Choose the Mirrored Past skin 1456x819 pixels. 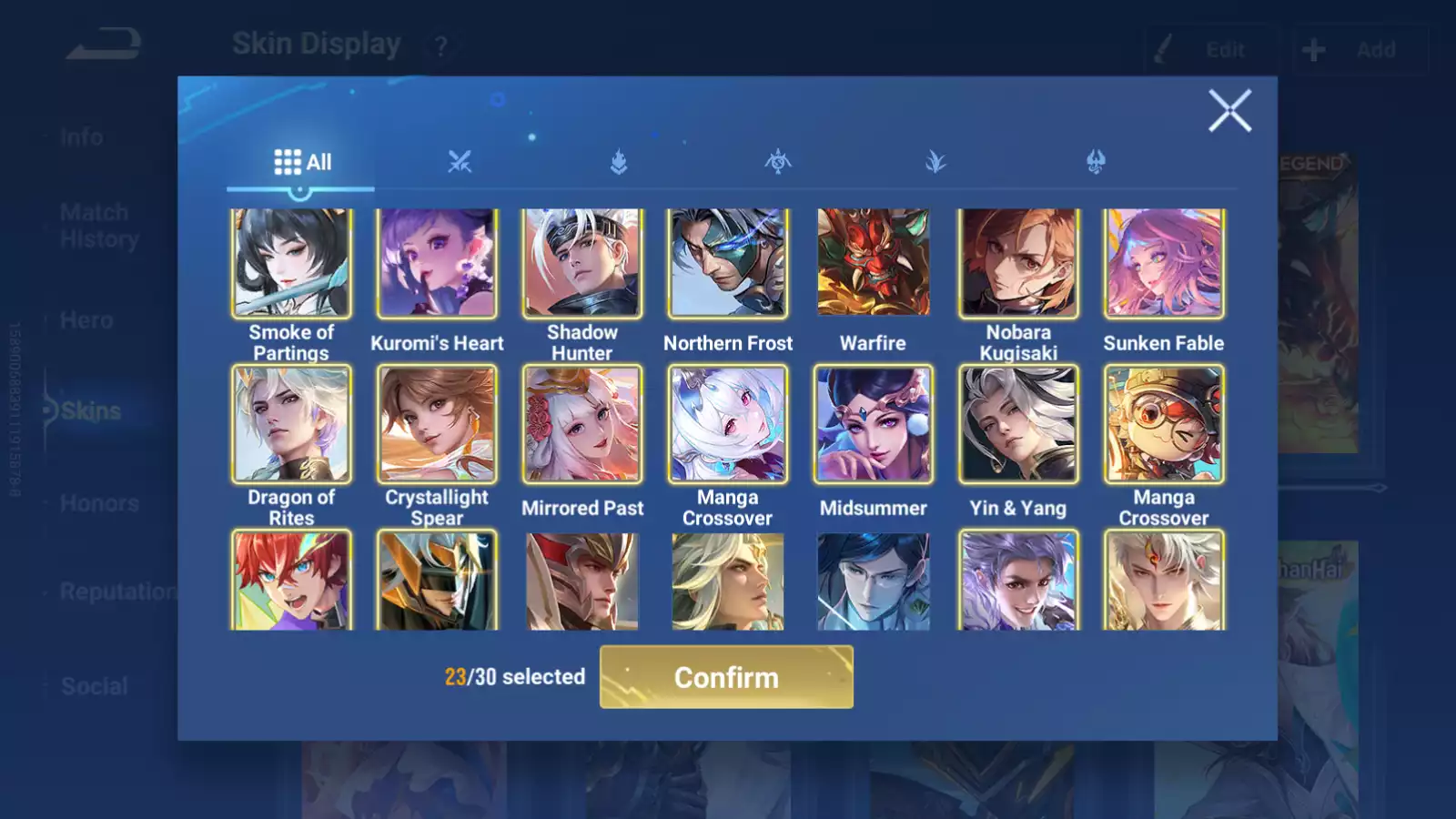point(582,424)
